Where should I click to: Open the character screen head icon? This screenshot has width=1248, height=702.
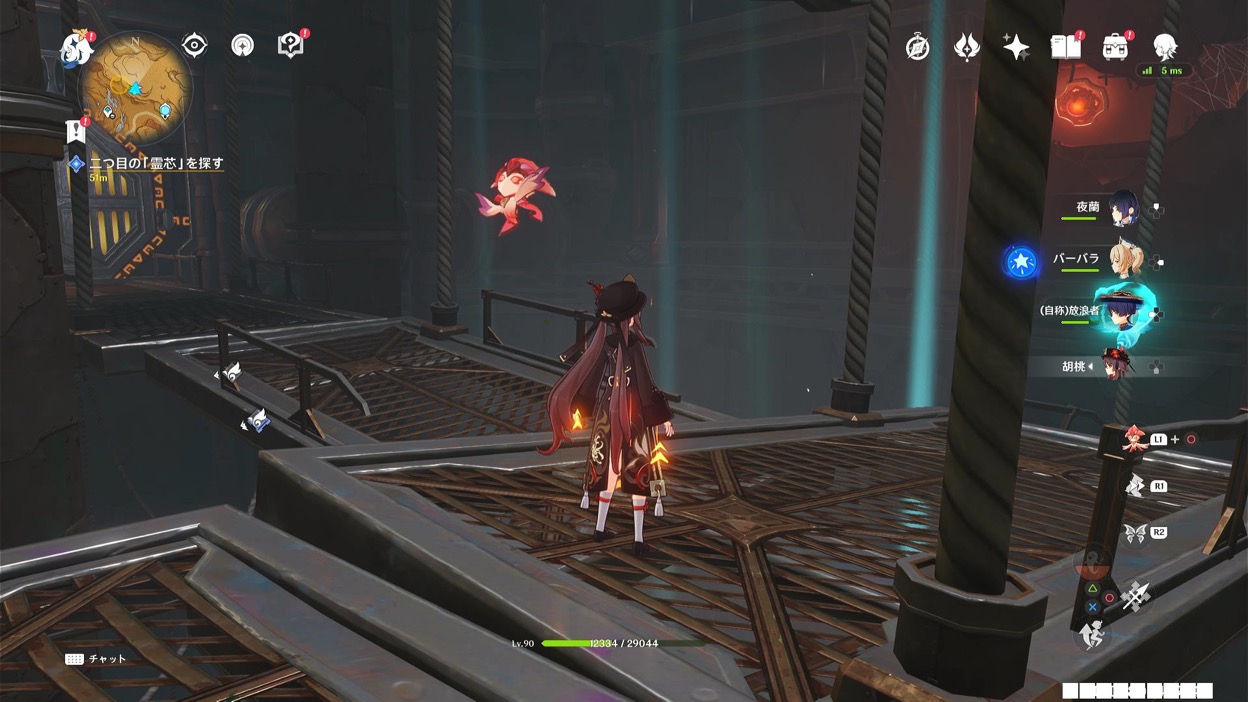pyautogui.click(x=1165, y=46)
